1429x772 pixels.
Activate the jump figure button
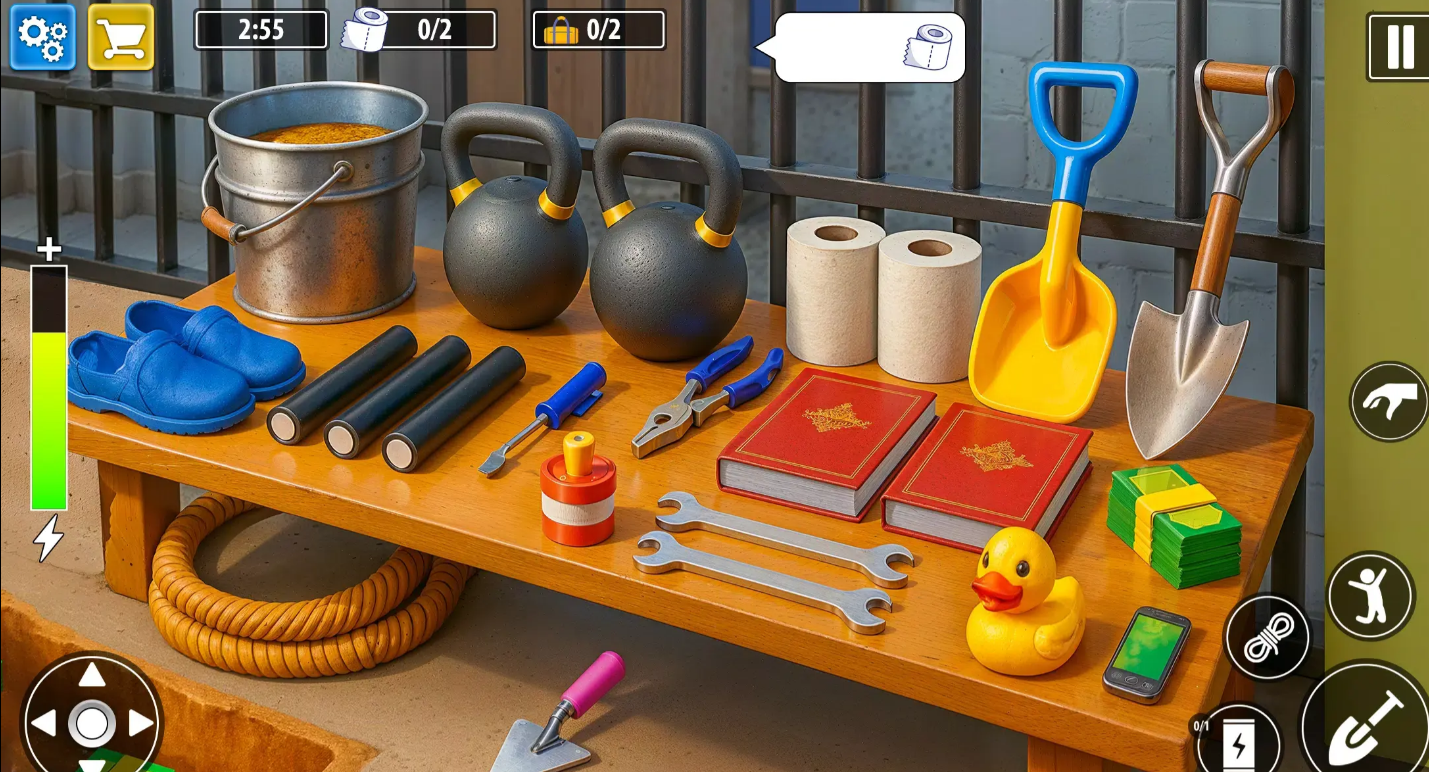(1370, 596)
